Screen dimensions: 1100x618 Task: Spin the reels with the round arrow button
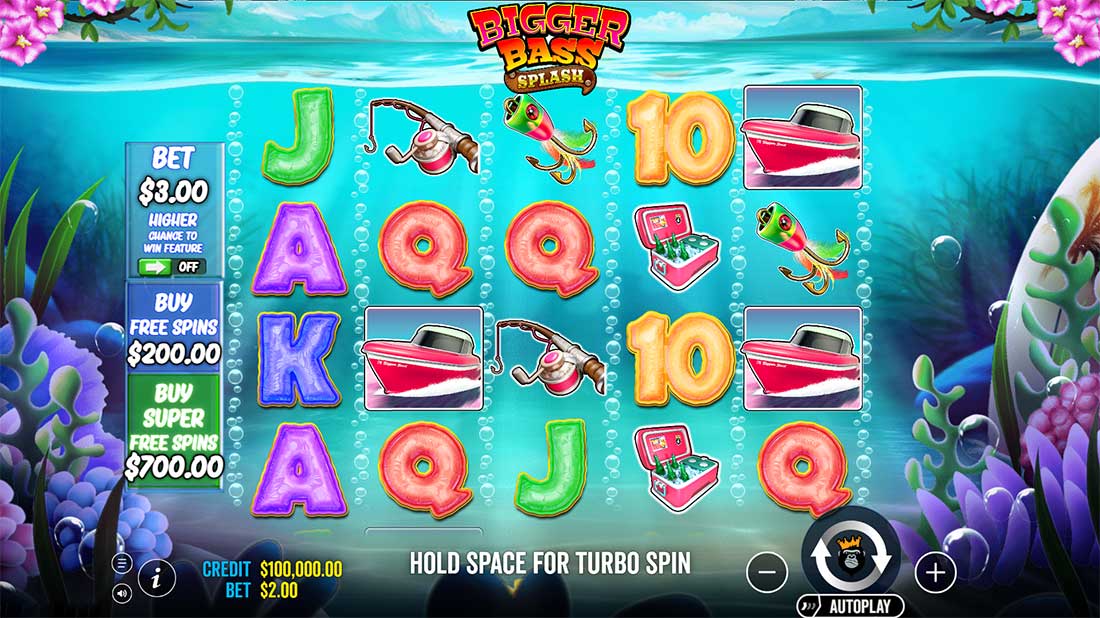(850, 558)
